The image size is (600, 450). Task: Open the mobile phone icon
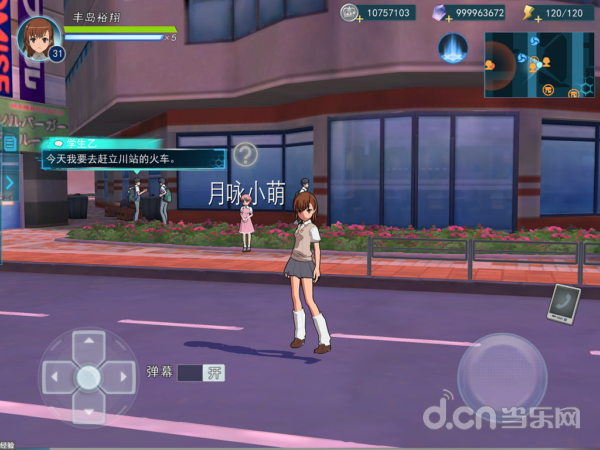click(x=563, y=304)
